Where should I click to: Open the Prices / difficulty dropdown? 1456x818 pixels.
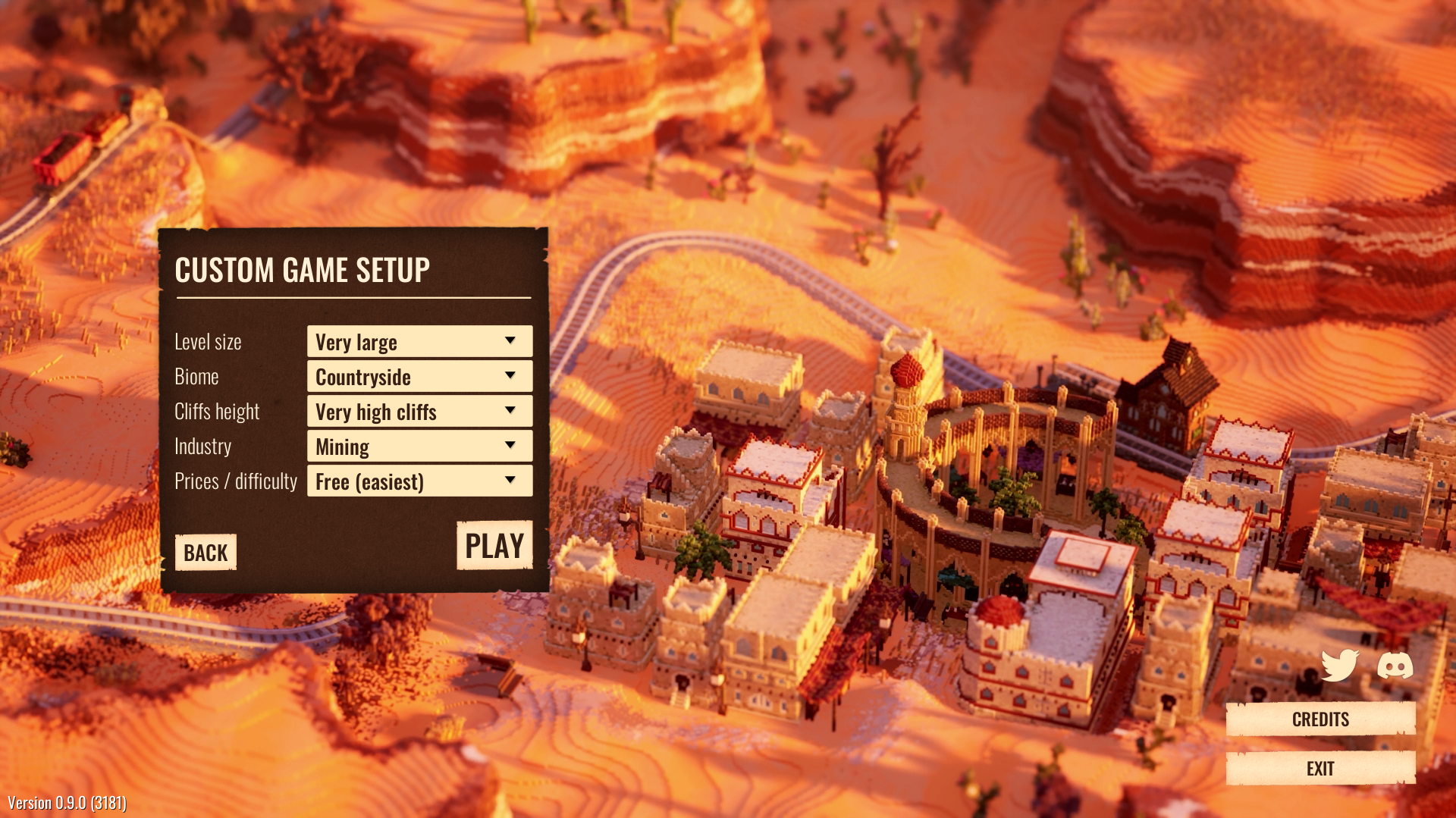pos(419,481)
